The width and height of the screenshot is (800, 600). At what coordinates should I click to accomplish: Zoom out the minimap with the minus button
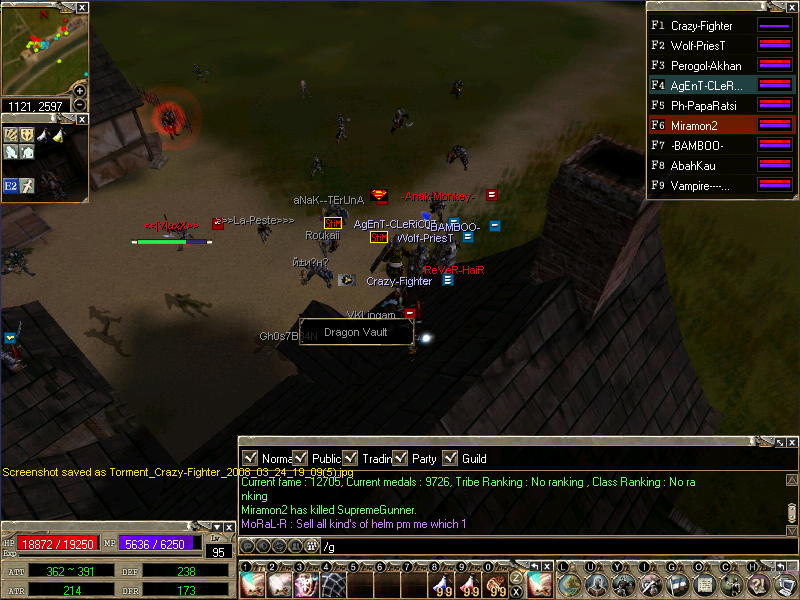pyautogui.click(x=80, y=105)
